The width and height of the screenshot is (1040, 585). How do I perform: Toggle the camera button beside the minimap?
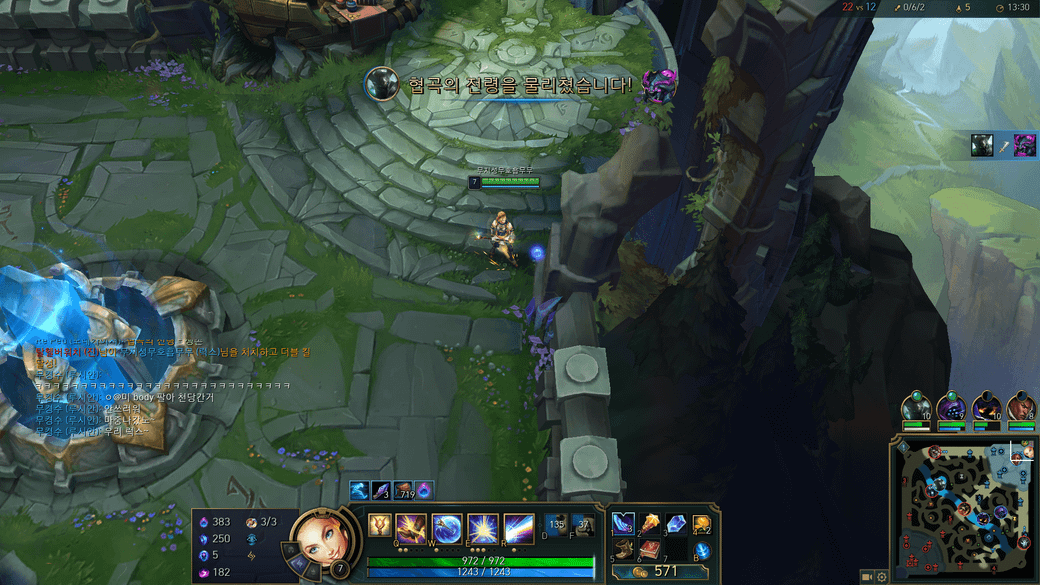pyautogui.click(x=866, y=577)
